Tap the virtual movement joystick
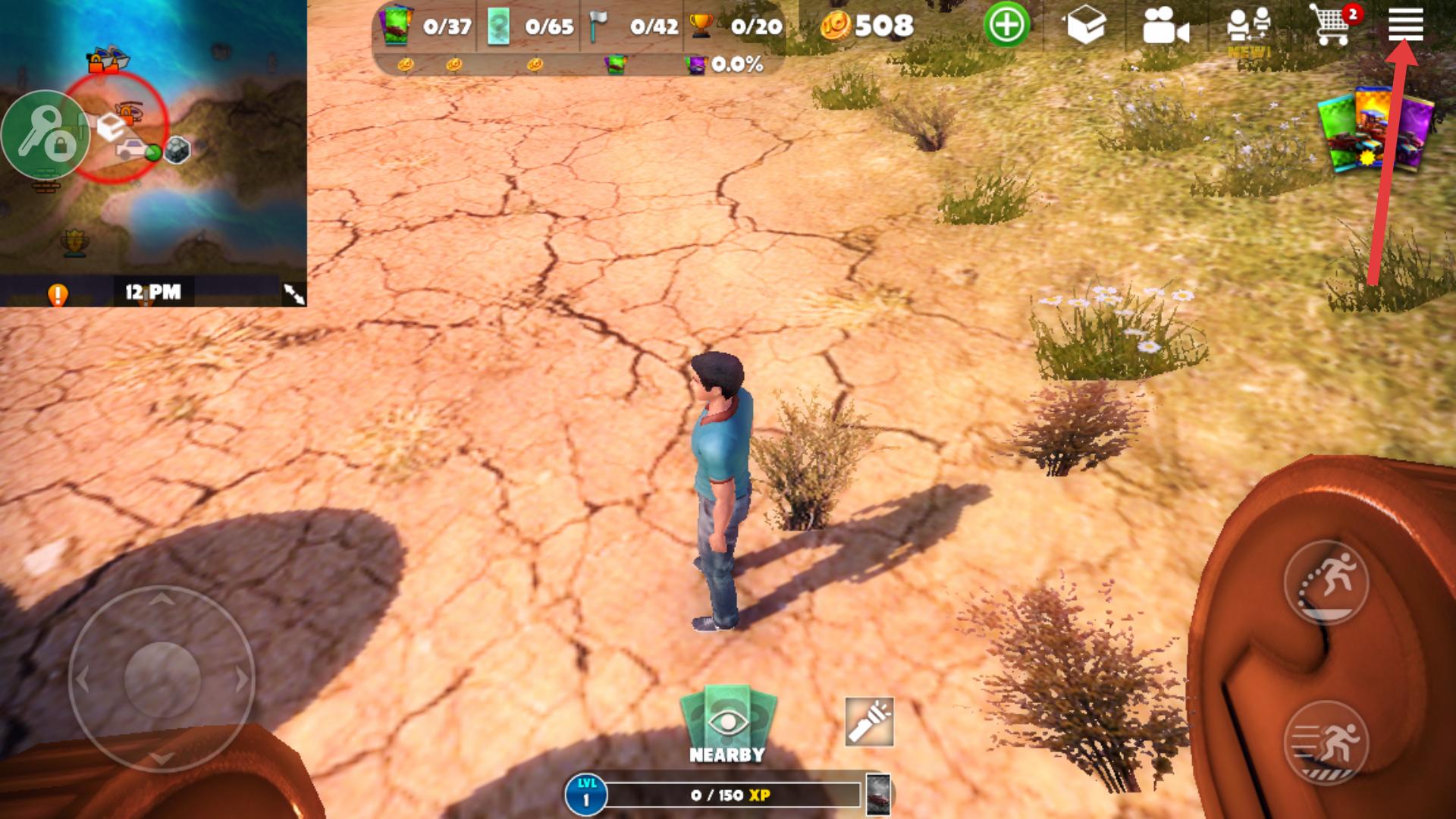 coord(162,679)
